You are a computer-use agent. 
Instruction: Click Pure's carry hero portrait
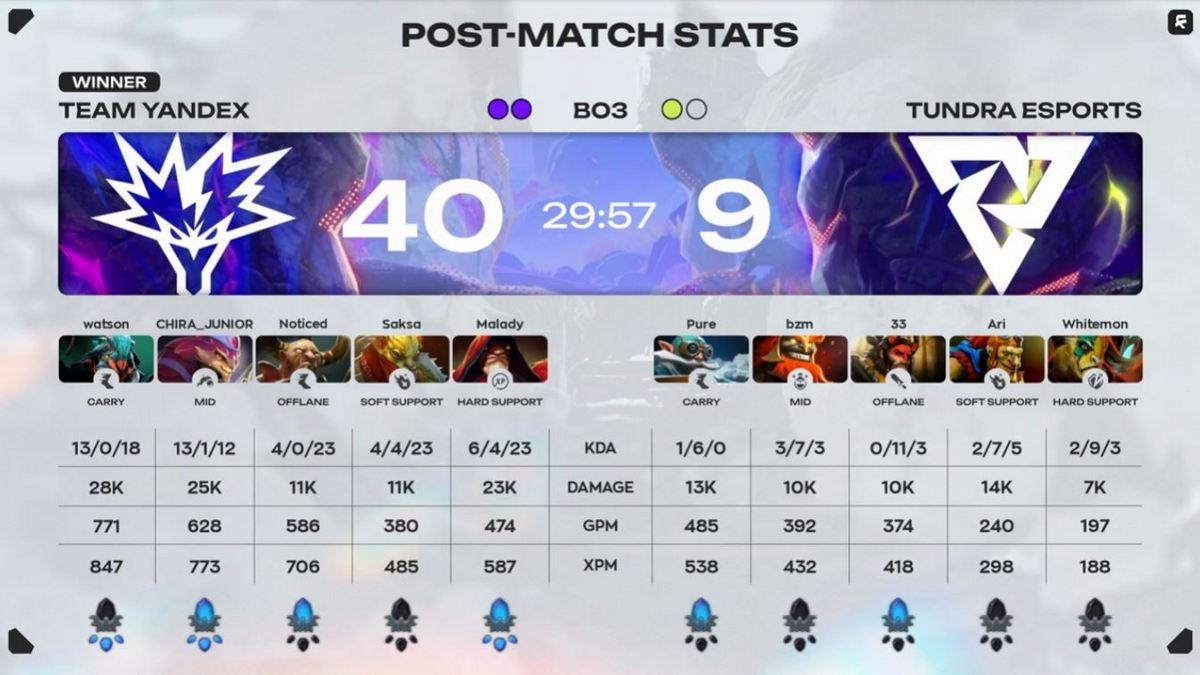click(x=701, y=358)
